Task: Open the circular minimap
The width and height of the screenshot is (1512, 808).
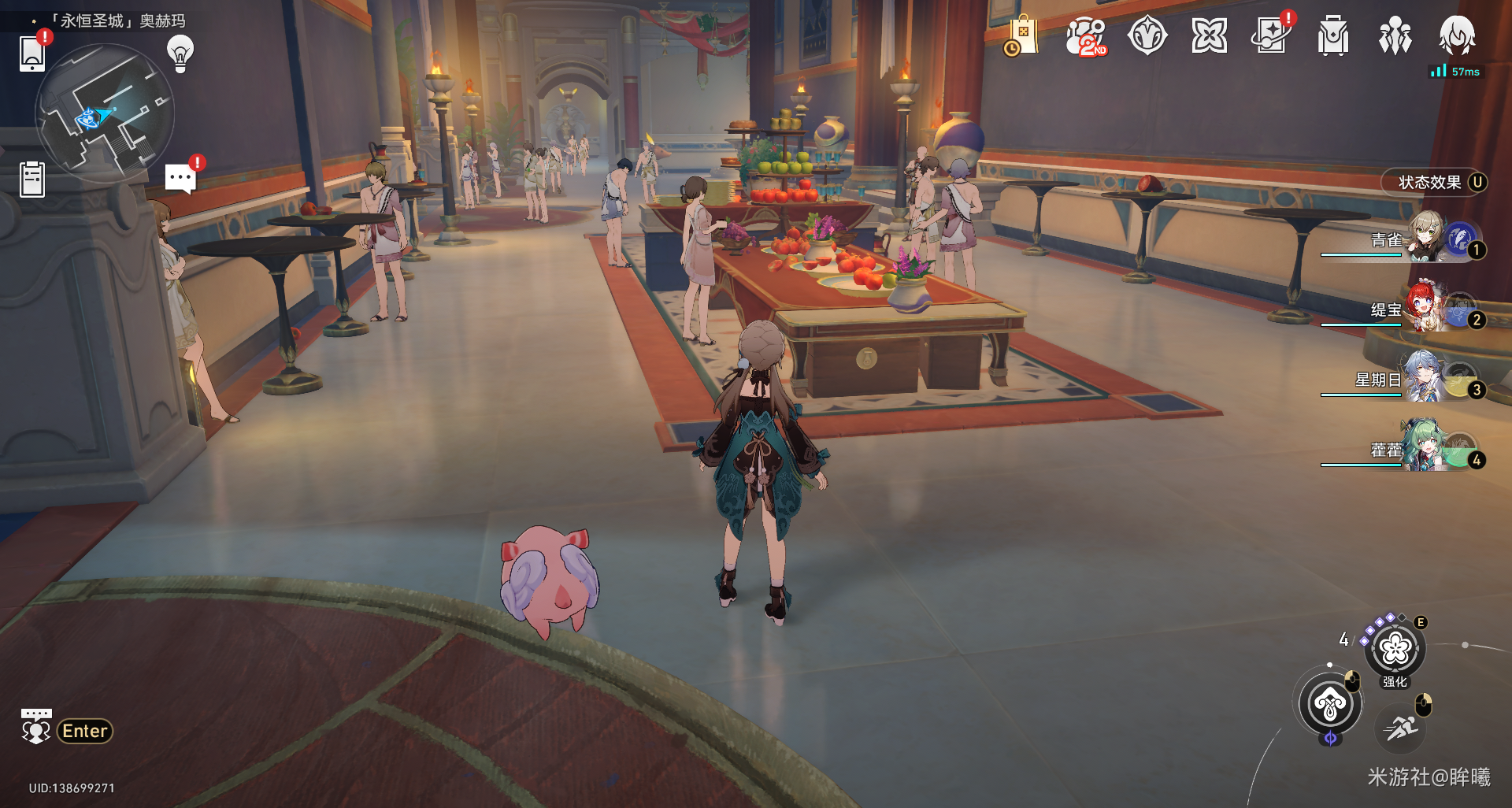Action: click(105, 113)
